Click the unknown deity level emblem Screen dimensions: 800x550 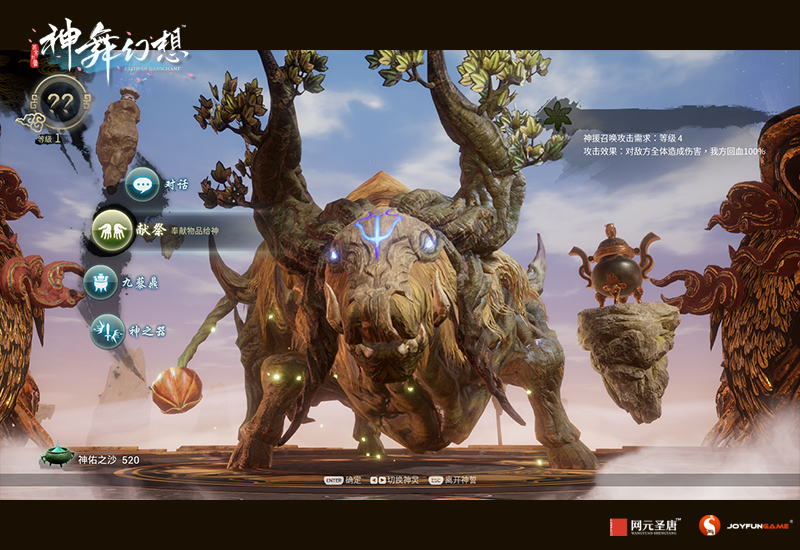click(60, 101)
